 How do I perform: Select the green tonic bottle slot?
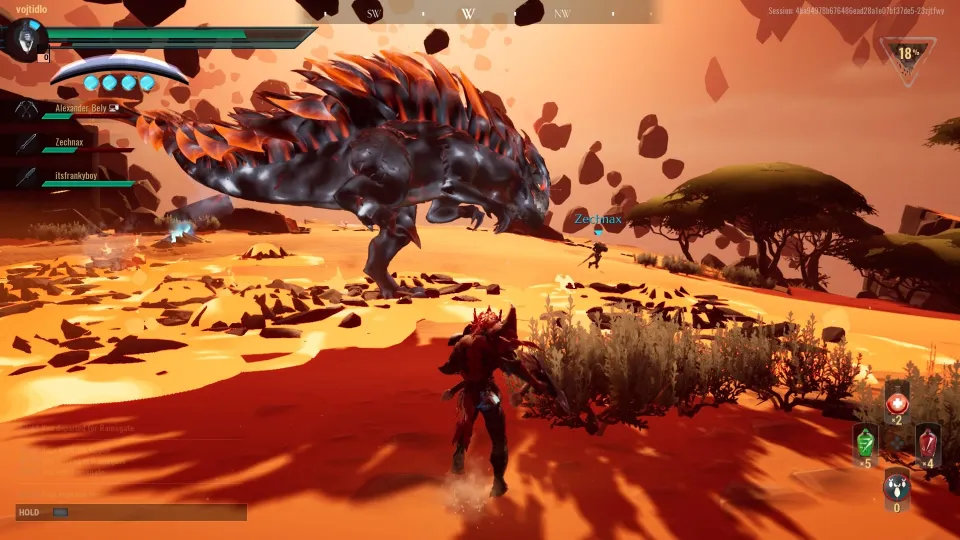click(x=866, y=443)
